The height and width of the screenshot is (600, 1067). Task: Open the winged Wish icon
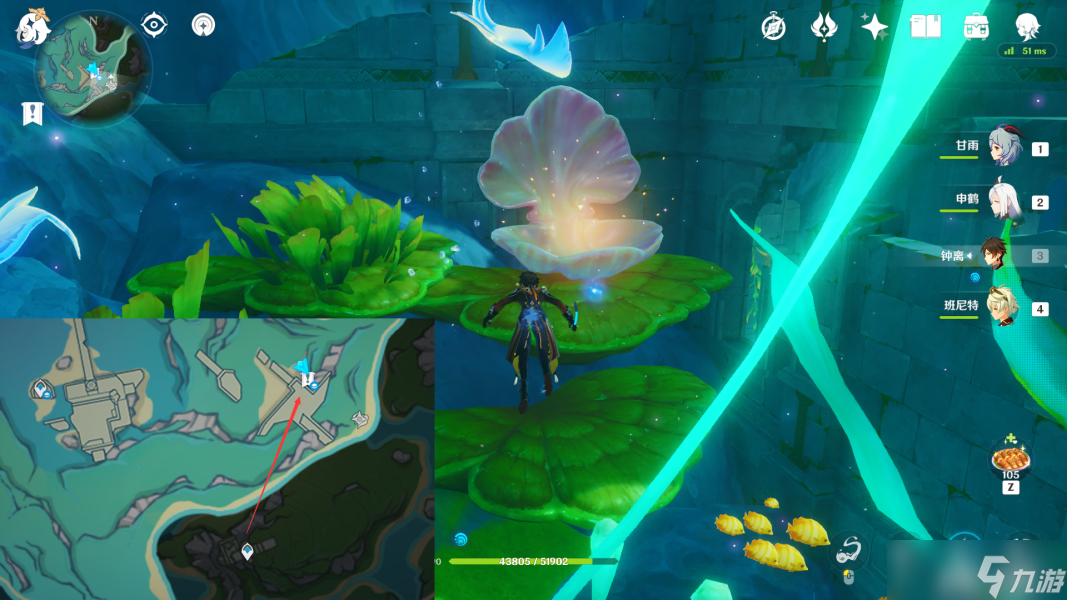tap(823, 27)
